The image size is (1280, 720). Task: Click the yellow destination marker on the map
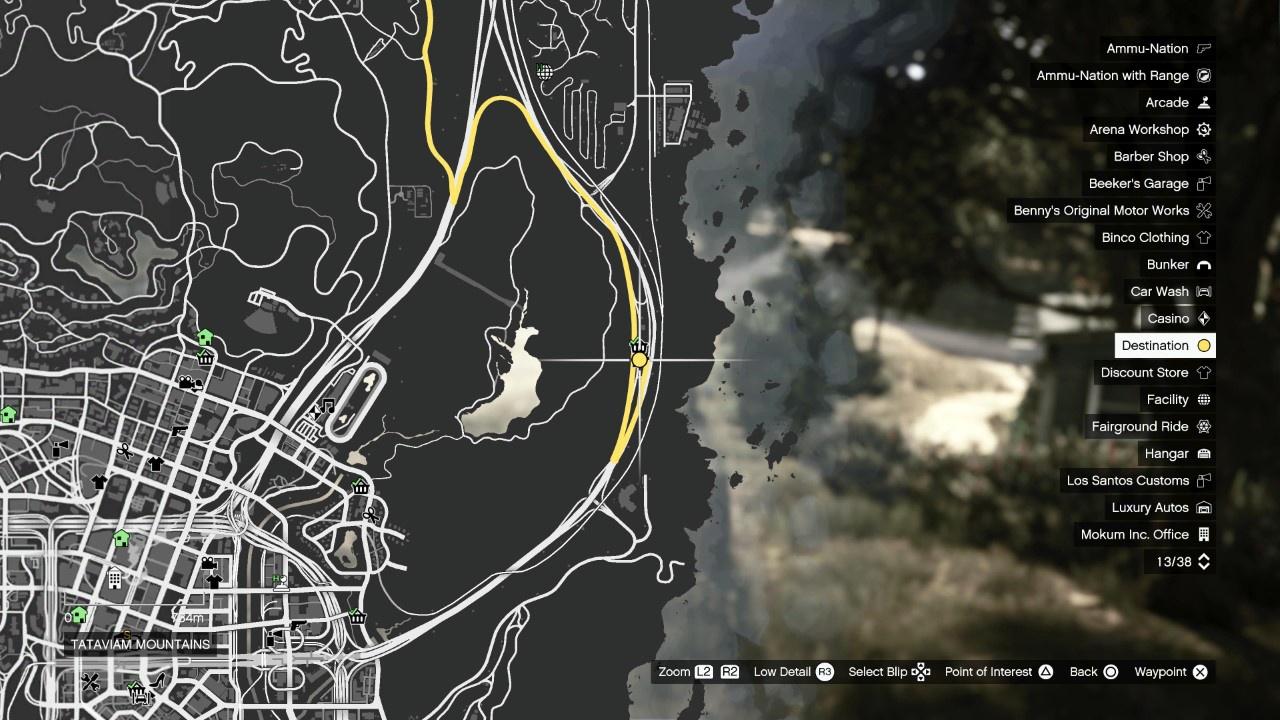tap(639, 359)
